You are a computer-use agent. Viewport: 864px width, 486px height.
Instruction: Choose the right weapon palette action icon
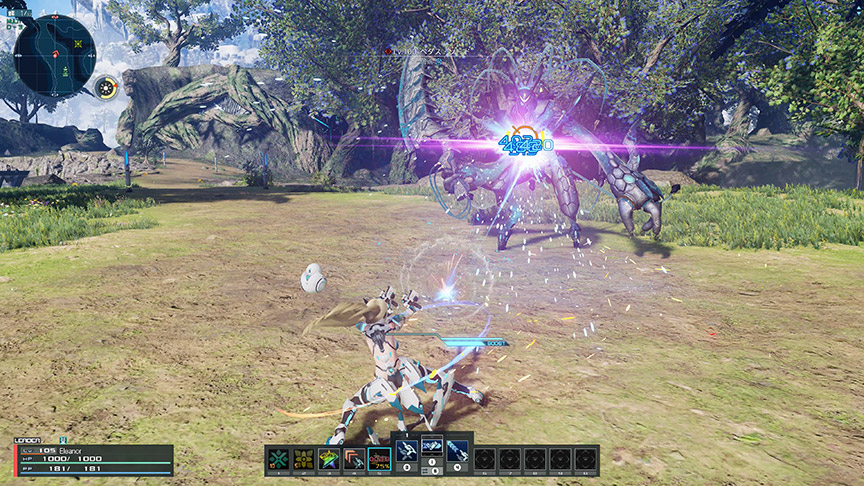pyautogui.click(x=457, y=450)
